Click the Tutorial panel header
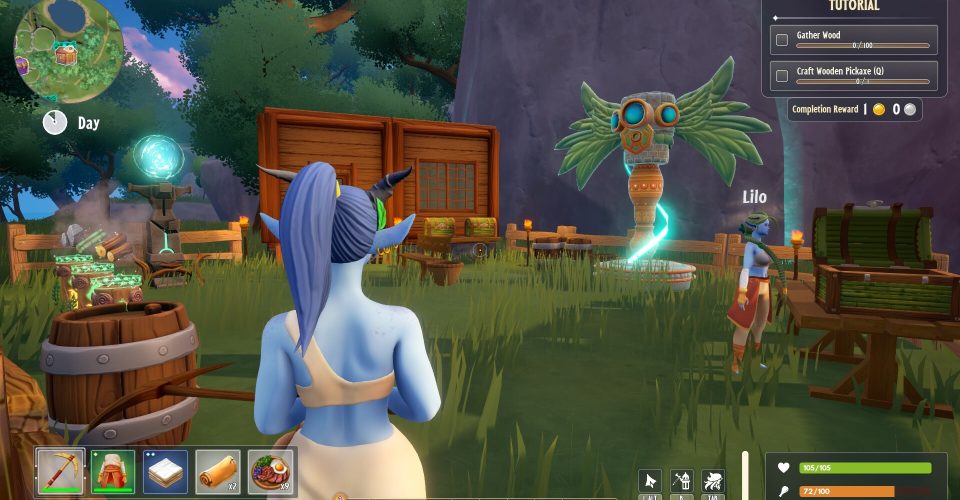 click(853, 7)
